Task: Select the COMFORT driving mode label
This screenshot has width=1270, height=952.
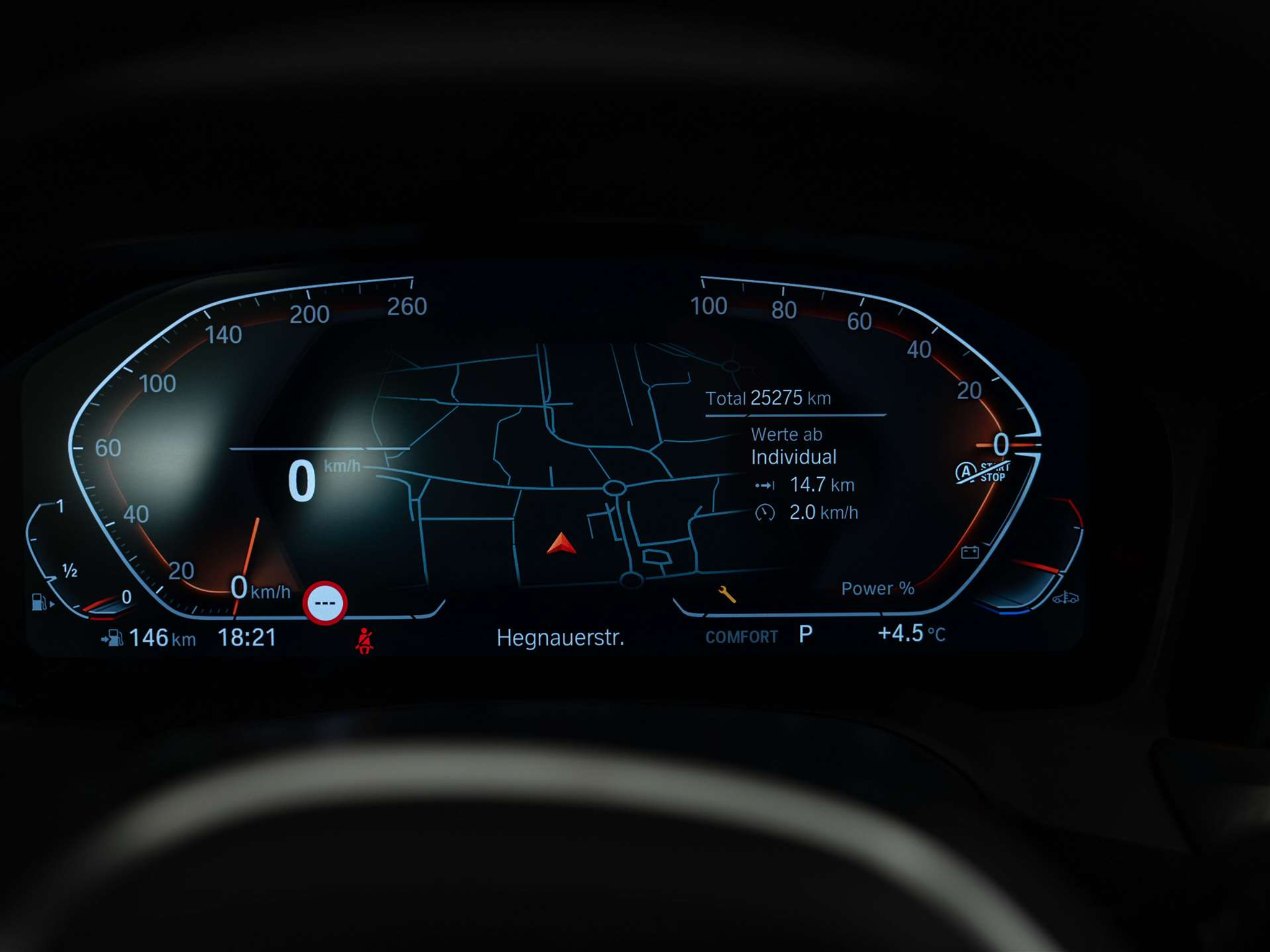Action: (741, 637)
